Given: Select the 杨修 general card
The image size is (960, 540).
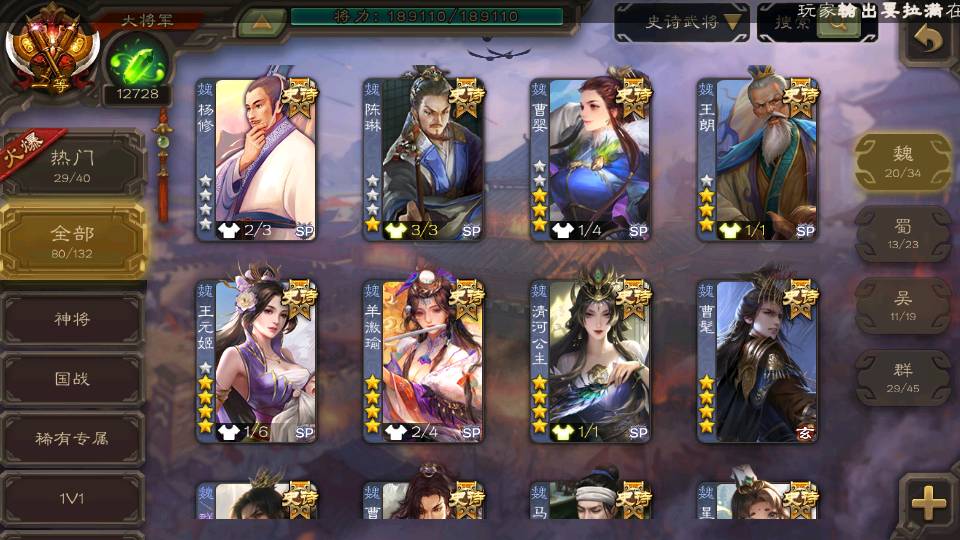Looking at the screenshot, I should [257, 159].
